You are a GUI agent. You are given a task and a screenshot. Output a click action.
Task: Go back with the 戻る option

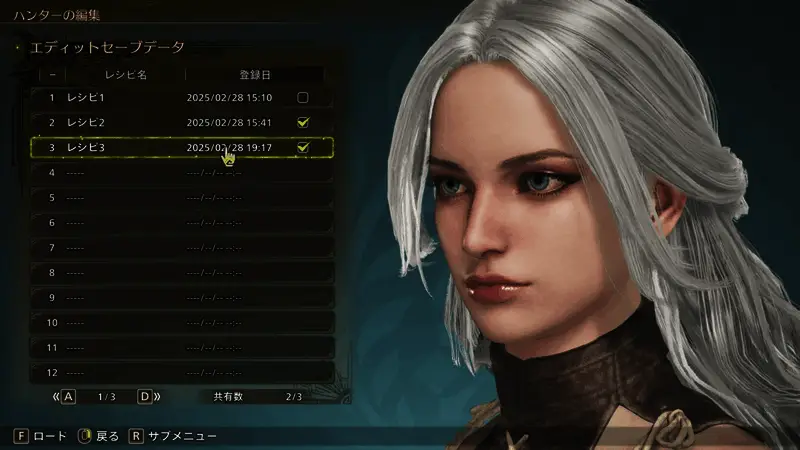[x=98, y=436]
